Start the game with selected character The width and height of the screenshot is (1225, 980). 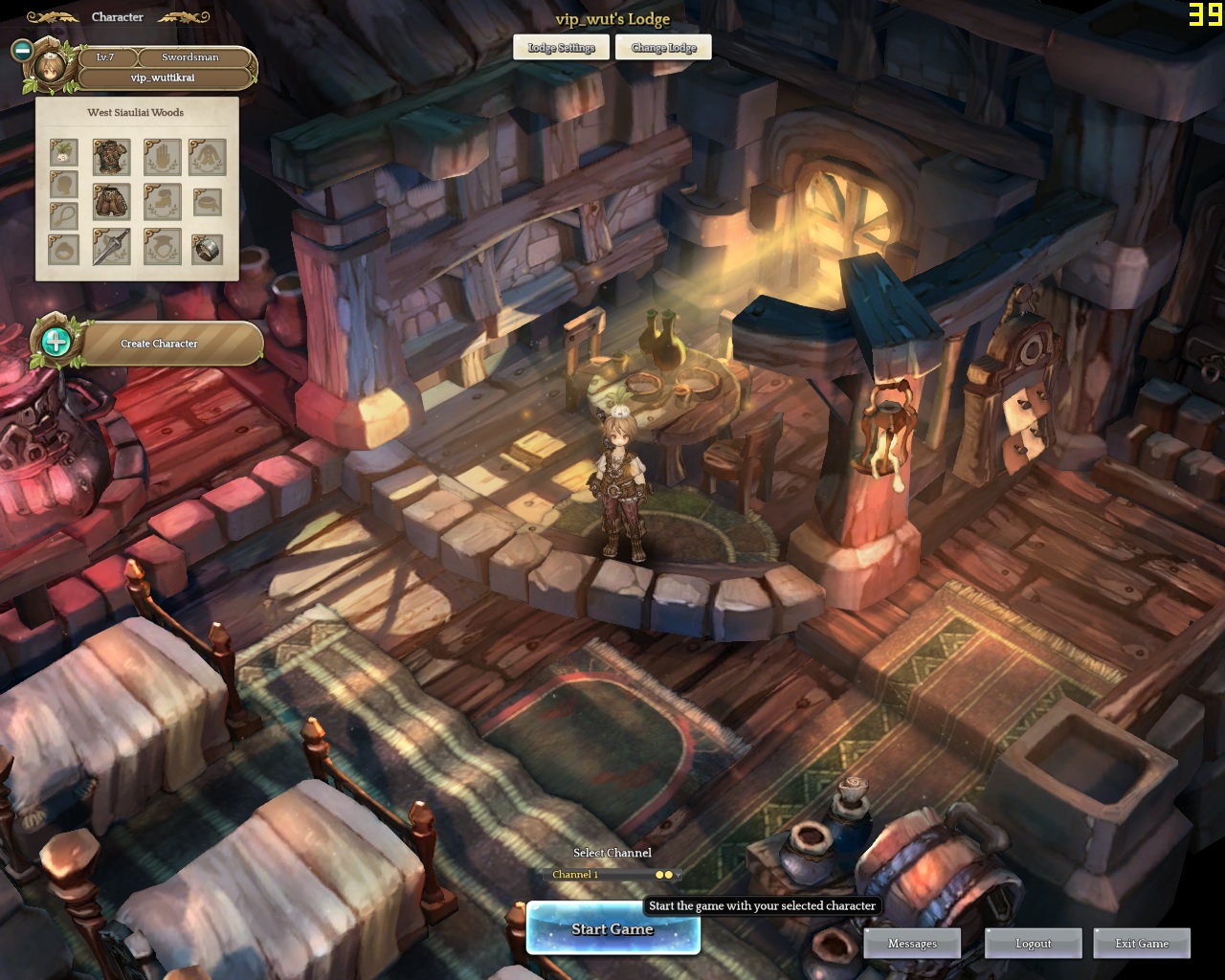[612, 929]
